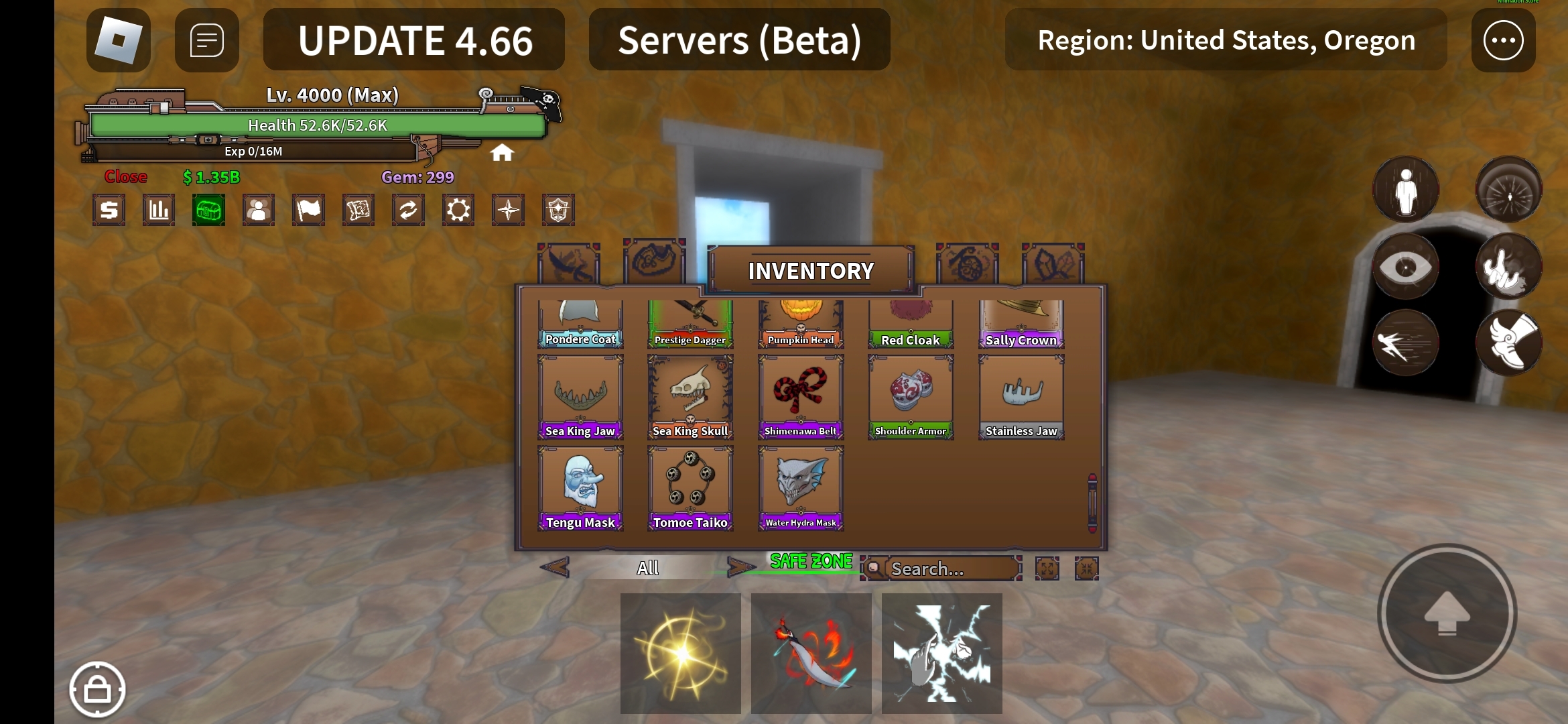Open the Roblox menu logo button
The image size is (1568, 724).
coord(118,40)
